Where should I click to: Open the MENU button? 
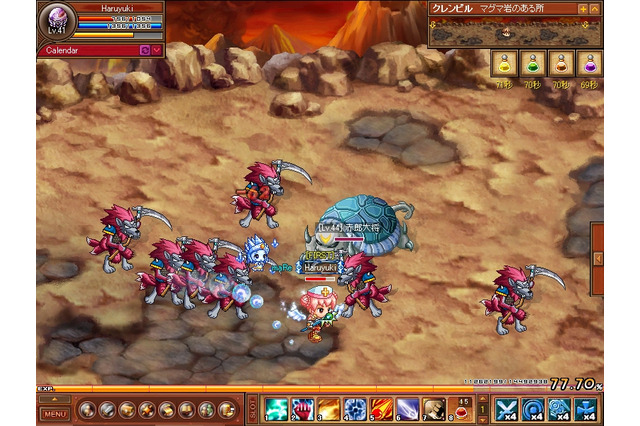pos(56,413)
